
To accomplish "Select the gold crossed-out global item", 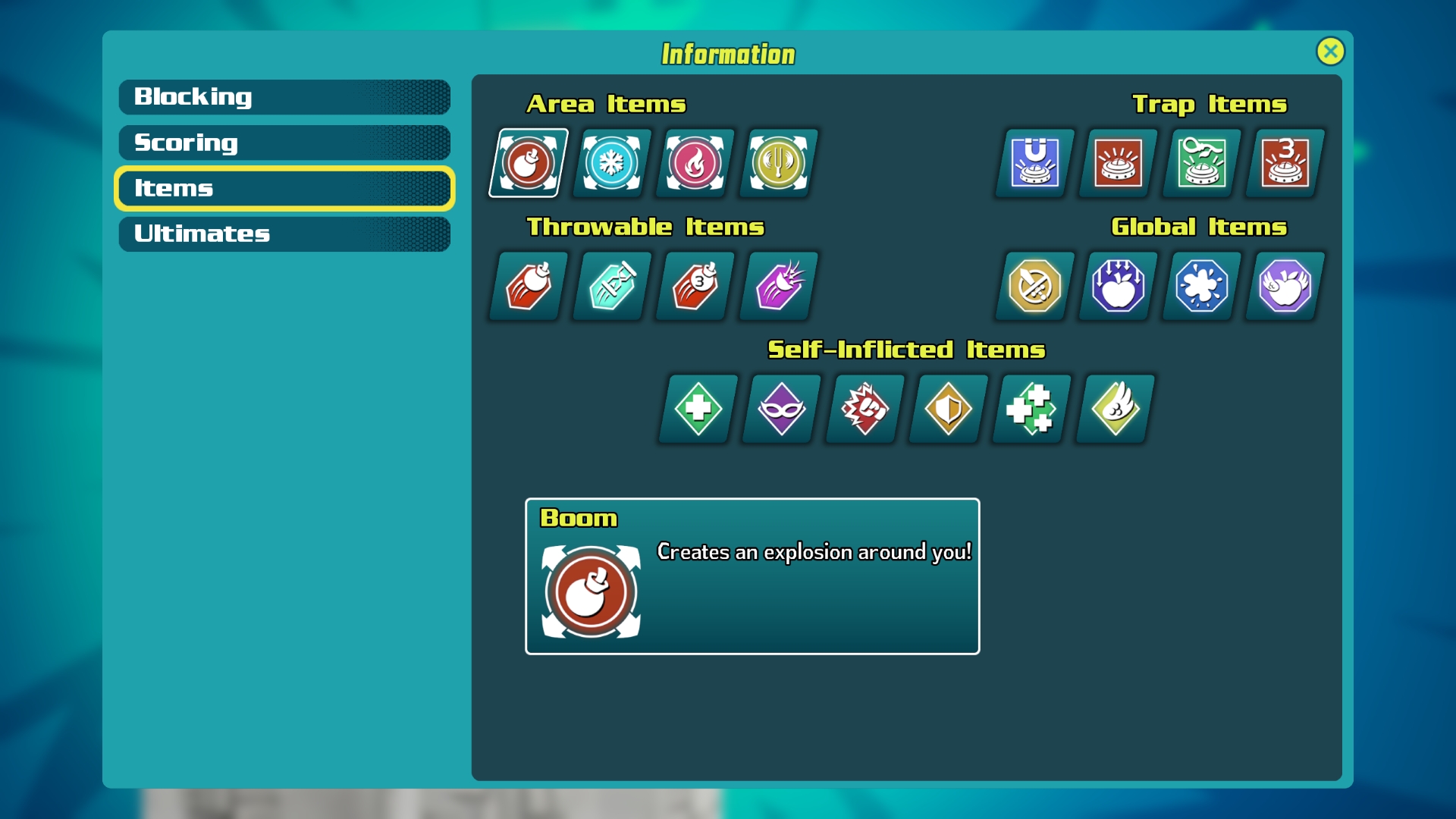I will (x=1035, y=286).
